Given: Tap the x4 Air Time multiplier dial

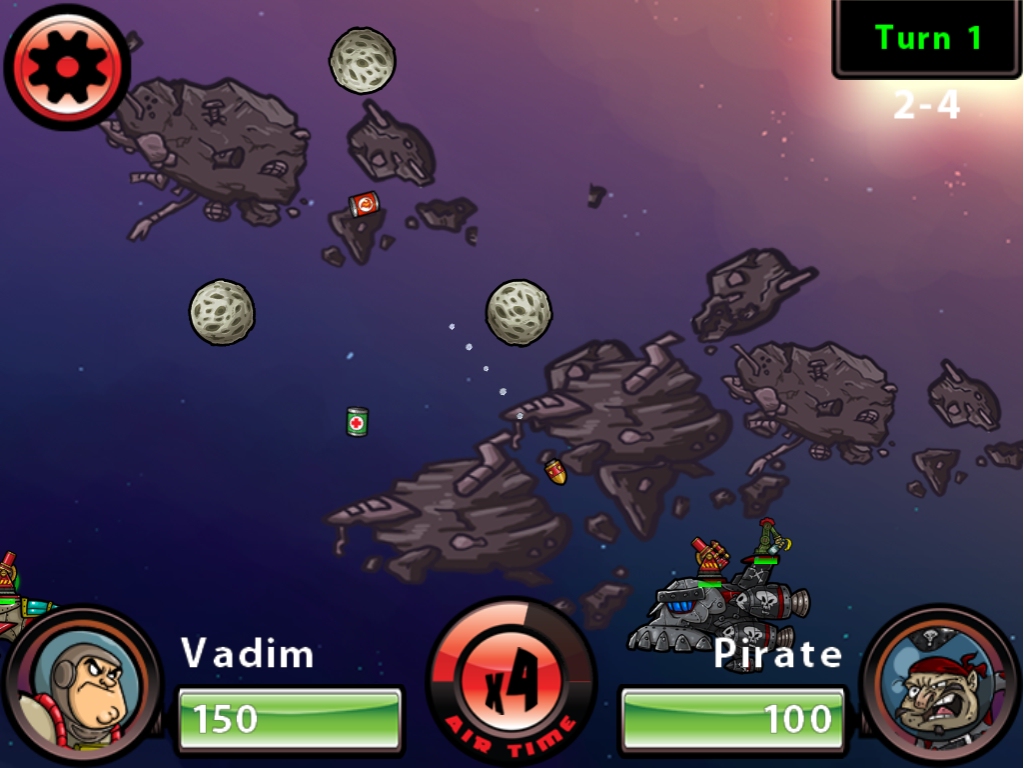Looking at the screenshot, I should [x=511, y=684].
